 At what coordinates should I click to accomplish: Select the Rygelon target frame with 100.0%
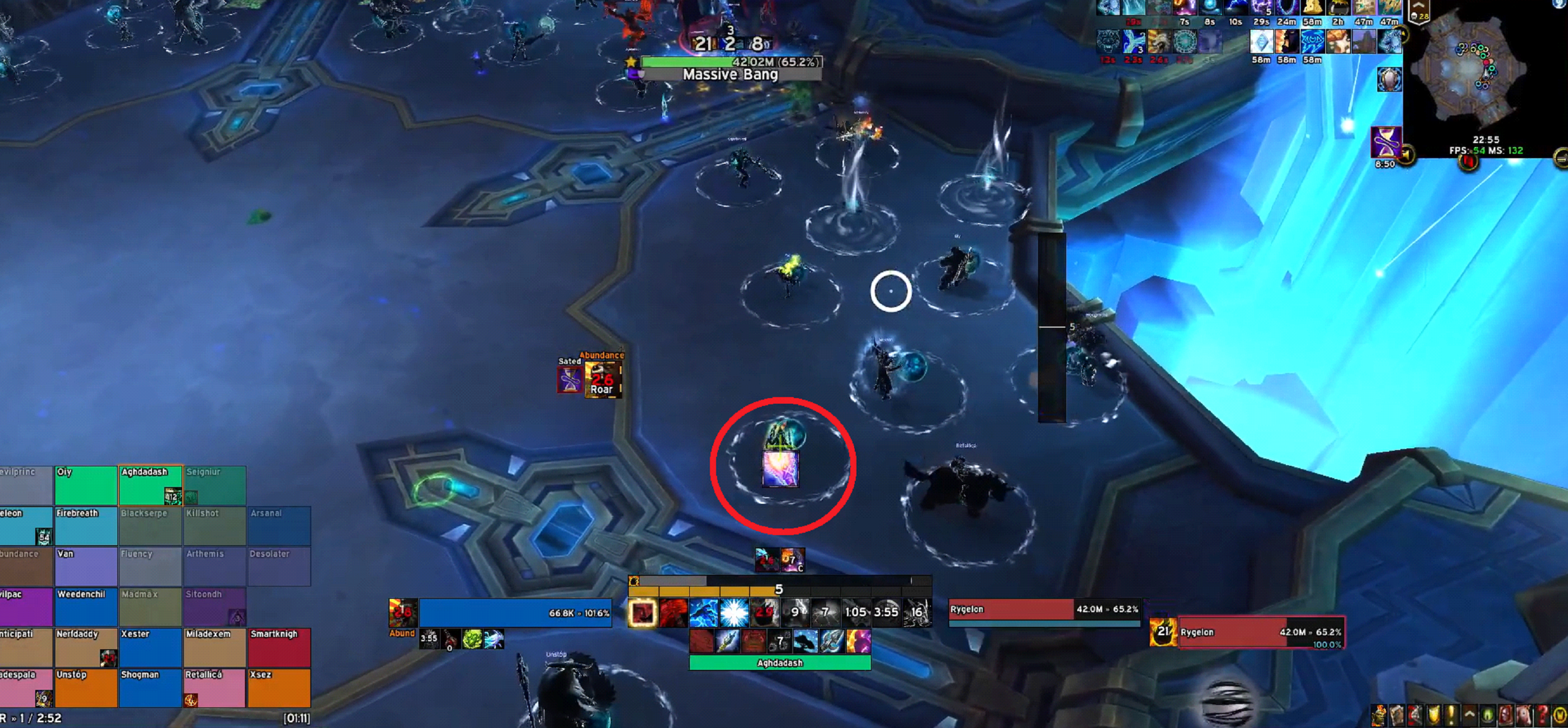(x=1260, y=632)
